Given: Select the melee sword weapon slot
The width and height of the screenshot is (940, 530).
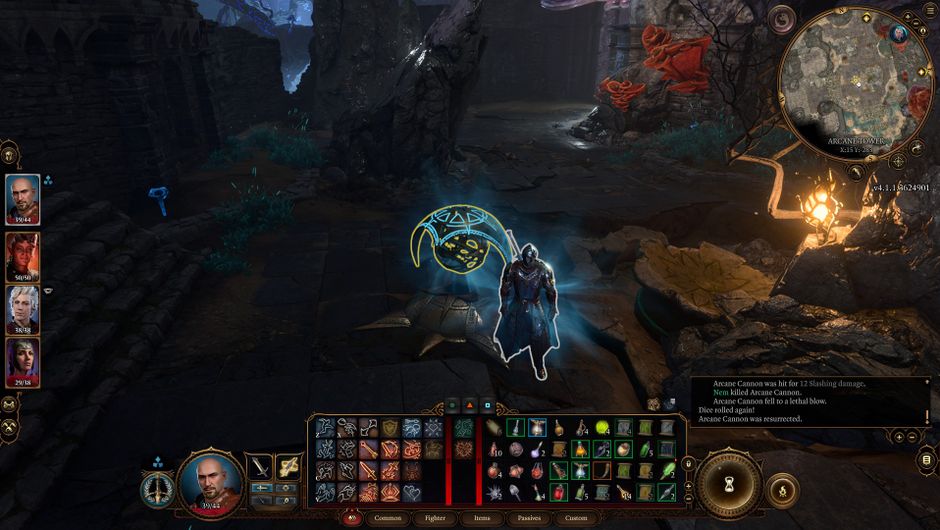Looking at the screenshot, I should tap(262, 467).
